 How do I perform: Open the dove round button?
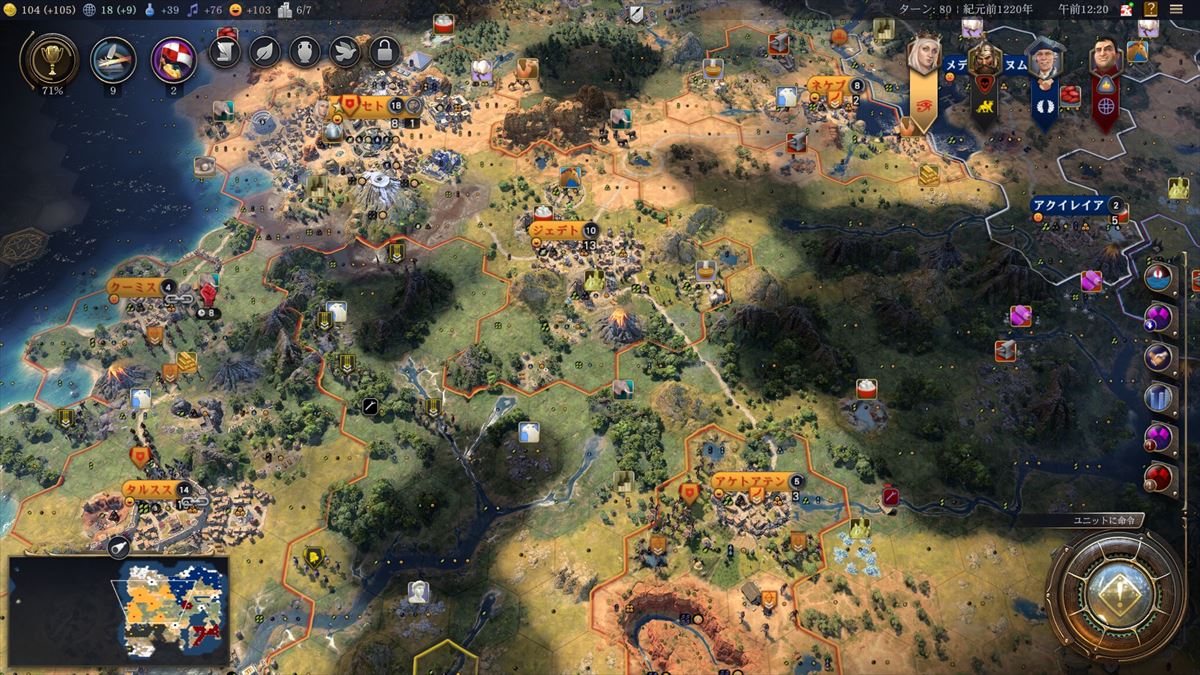pos(345,51)
